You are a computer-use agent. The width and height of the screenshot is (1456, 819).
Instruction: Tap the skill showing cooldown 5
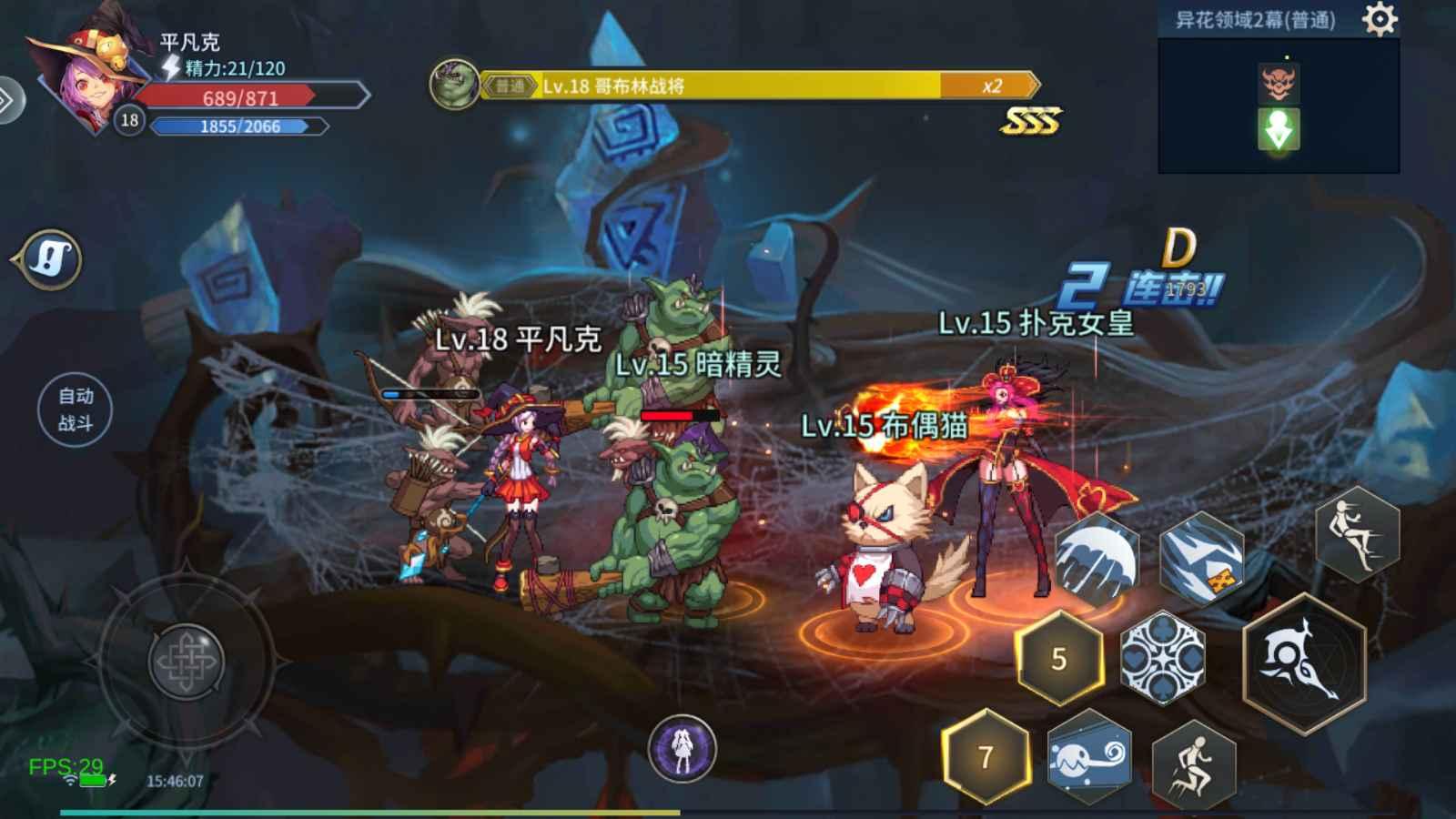(1058, 657)
